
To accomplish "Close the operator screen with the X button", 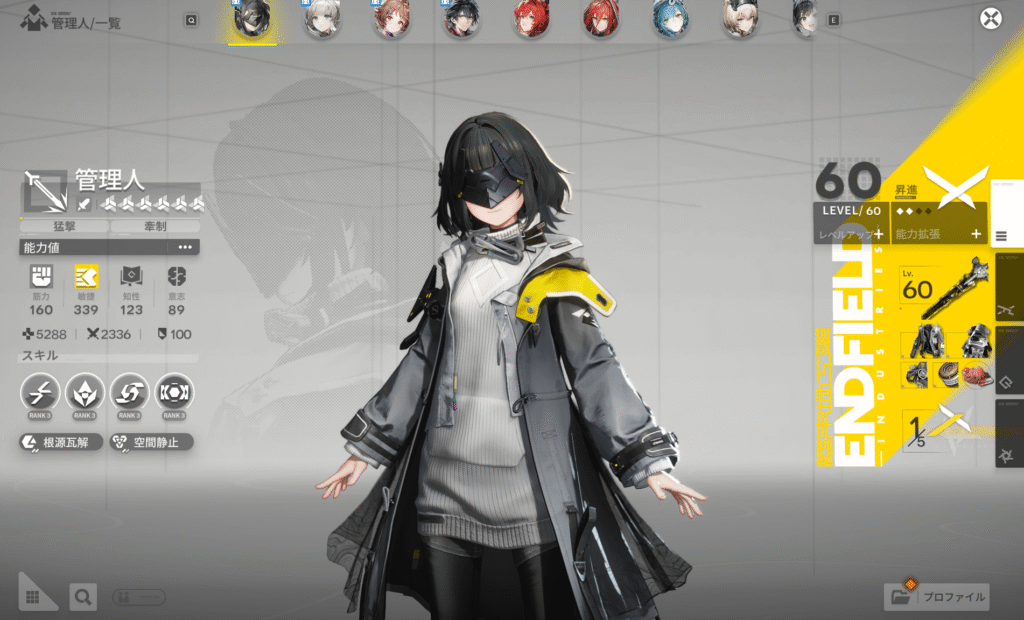I will [x=990, y=19].
